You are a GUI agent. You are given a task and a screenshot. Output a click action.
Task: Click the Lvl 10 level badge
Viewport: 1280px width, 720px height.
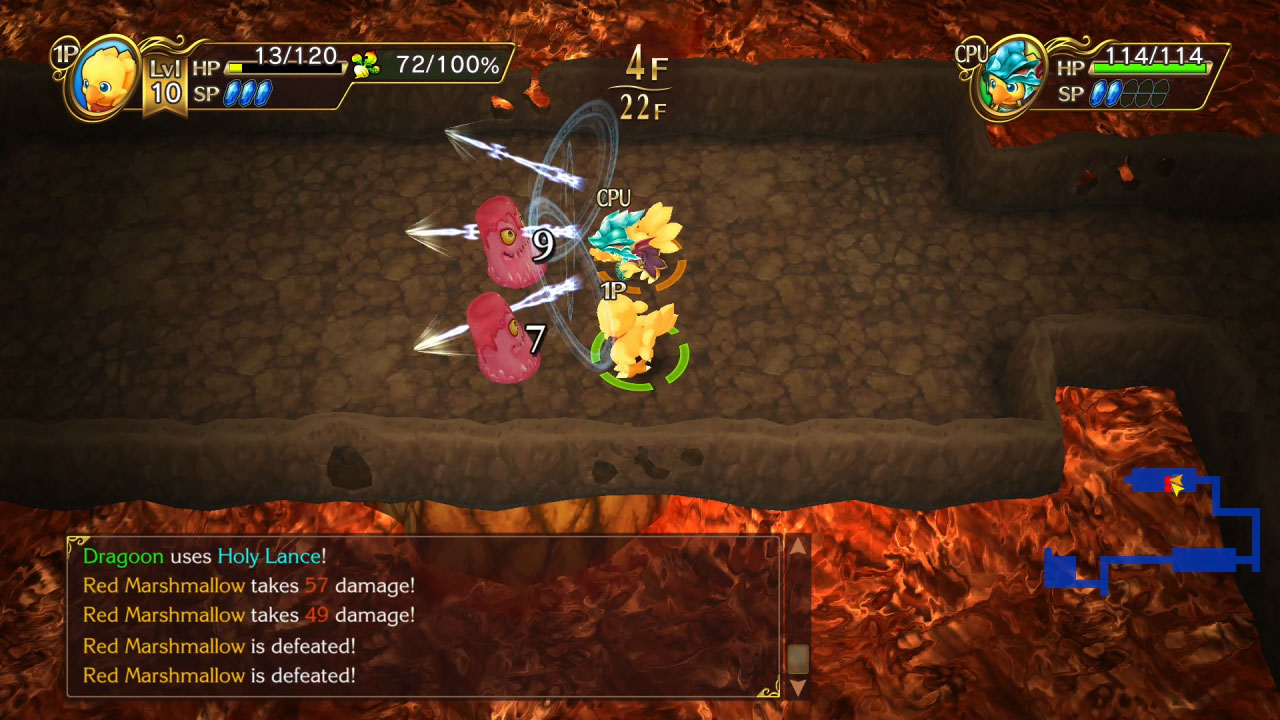167,80
